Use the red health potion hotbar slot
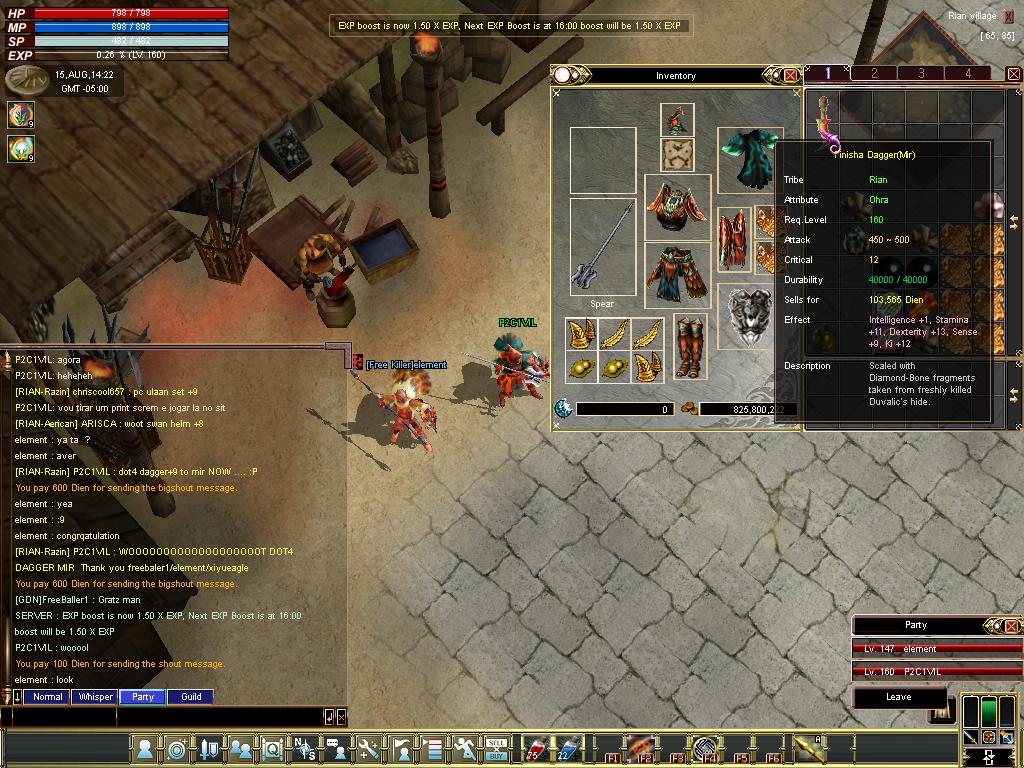The height and width of the screenshot is (768, 1024). click(536, 748)
